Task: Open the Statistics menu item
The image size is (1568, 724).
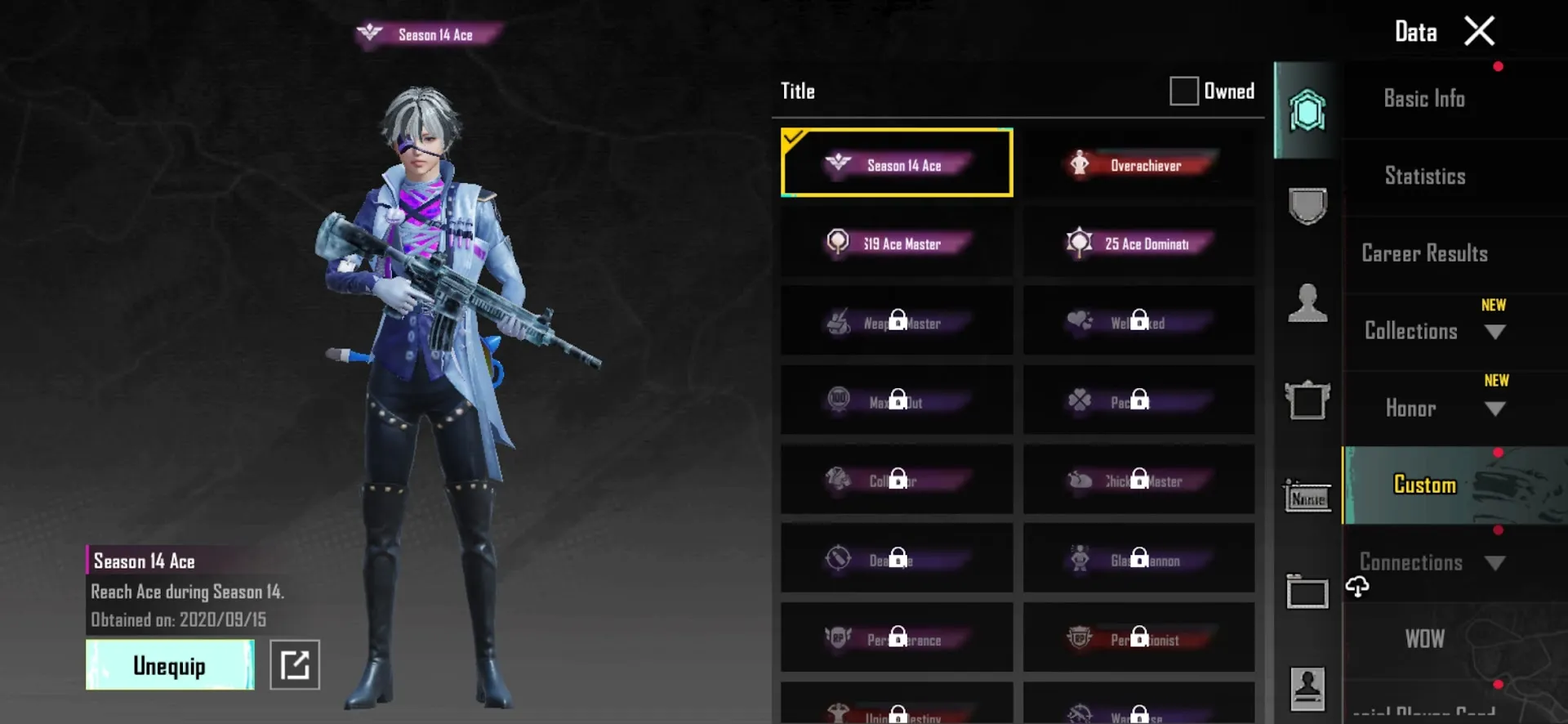Action: click(x=1424, y=175)
